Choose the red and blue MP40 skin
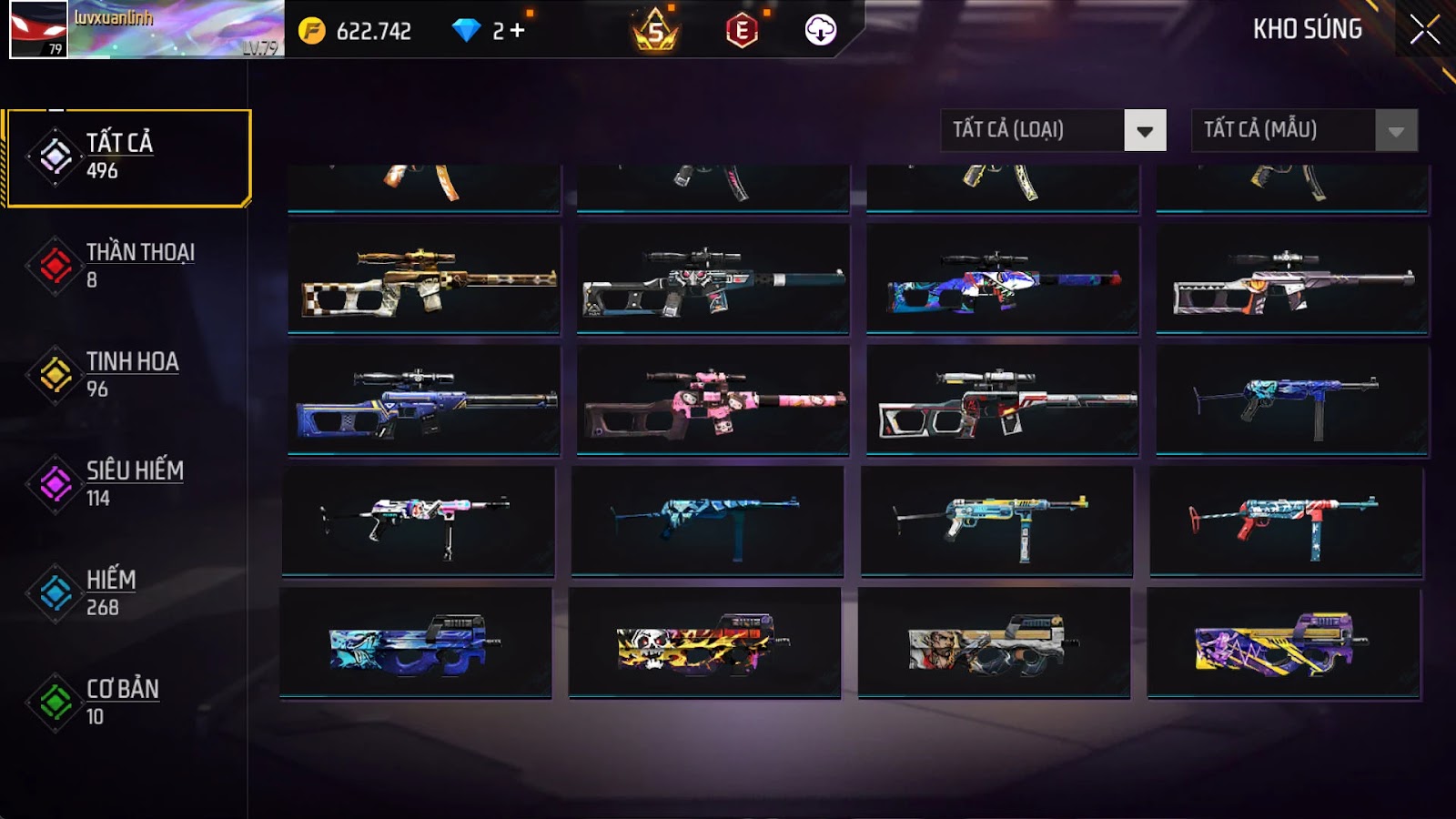 (1286, 521)
